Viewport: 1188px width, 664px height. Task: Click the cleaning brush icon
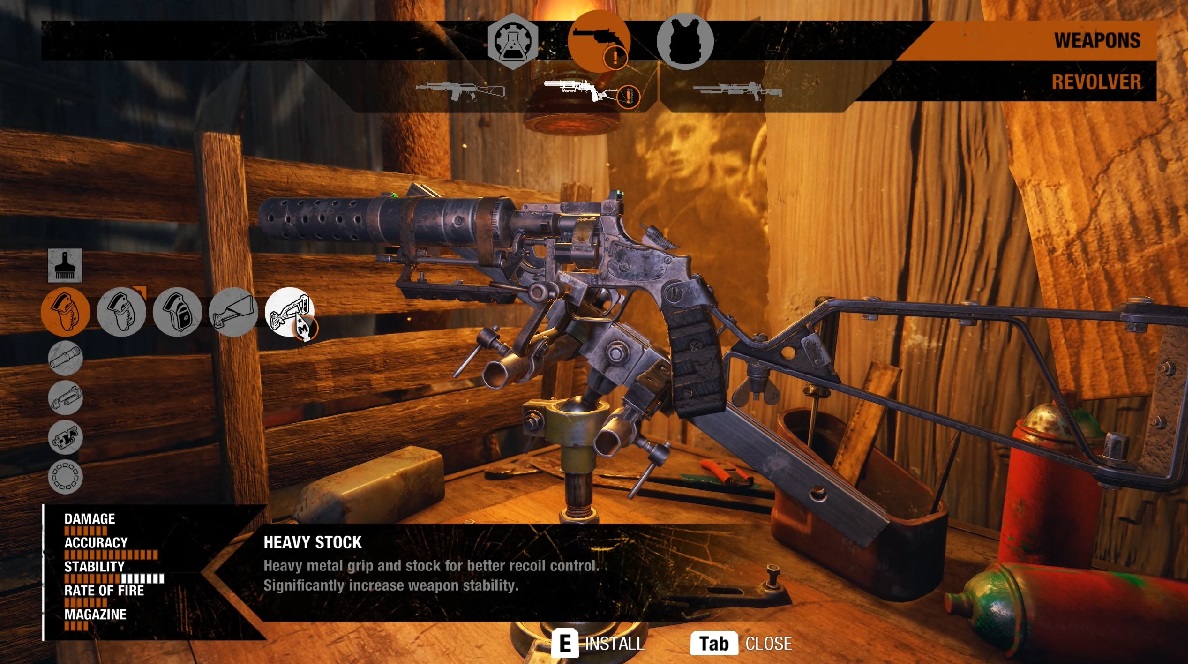pos(65,266)
